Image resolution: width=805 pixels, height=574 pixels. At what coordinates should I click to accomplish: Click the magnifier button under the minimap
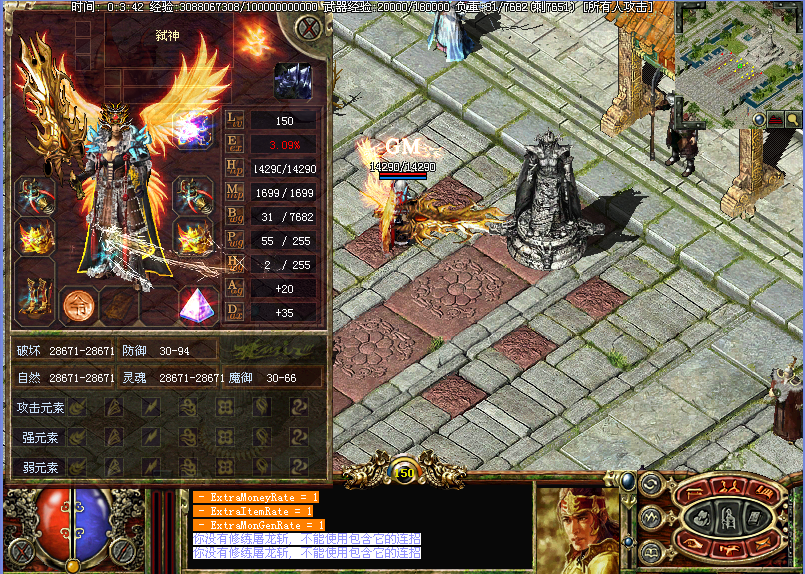click(x=792, y=119)
